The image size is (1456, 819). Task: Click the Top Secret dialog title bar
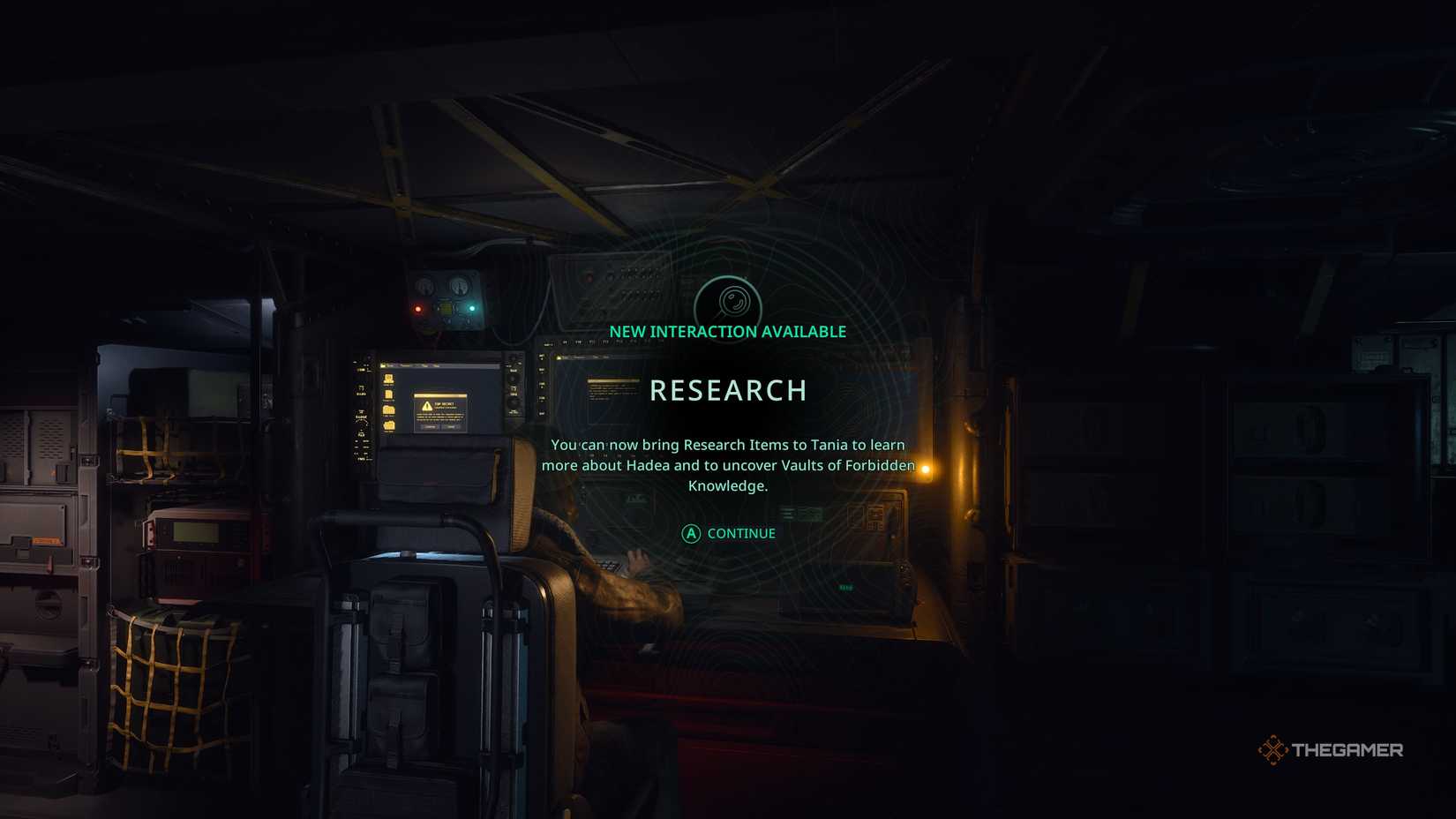click(440, 396)
